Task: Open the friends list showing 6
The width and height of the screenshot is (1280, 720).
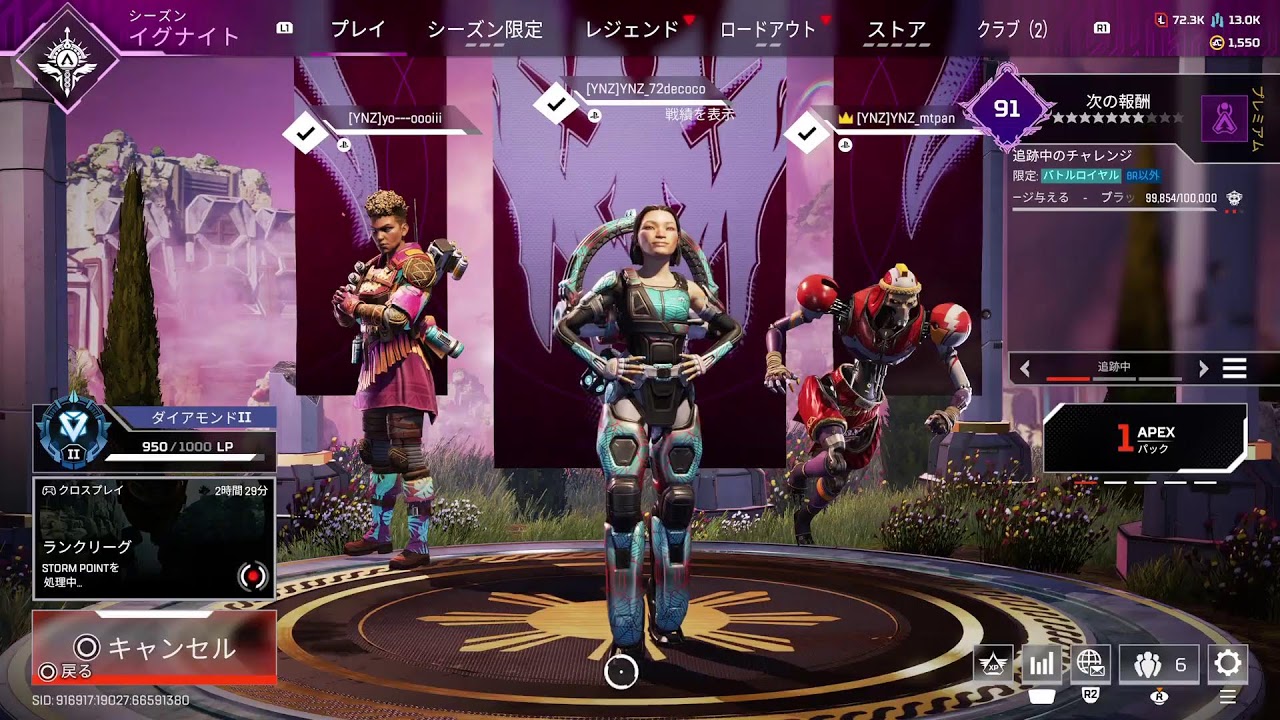Action: [x=1159, y=664]
